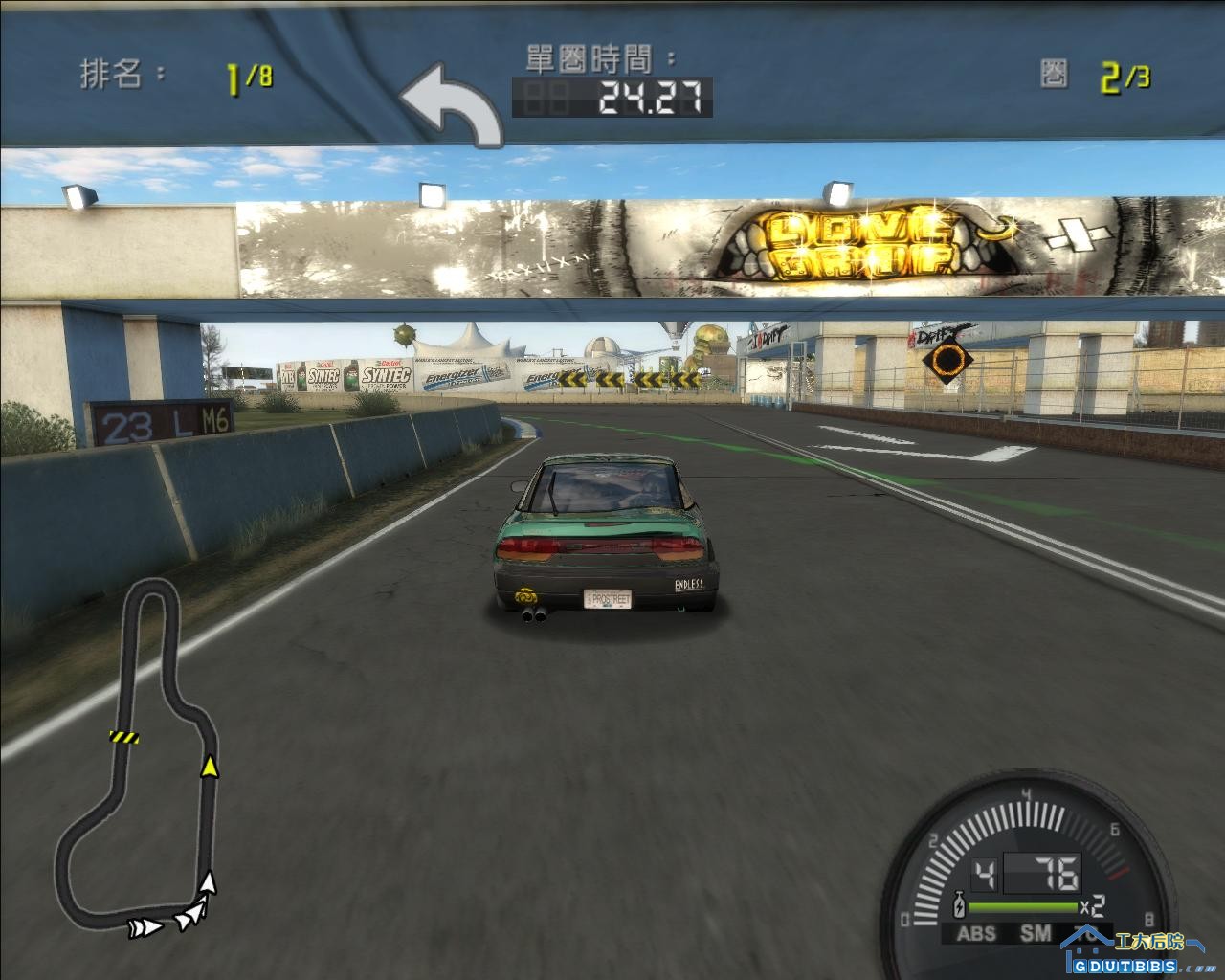1225x980 pixels.
Task: Toggle the ABS indicator
Action: pos(975,934)
